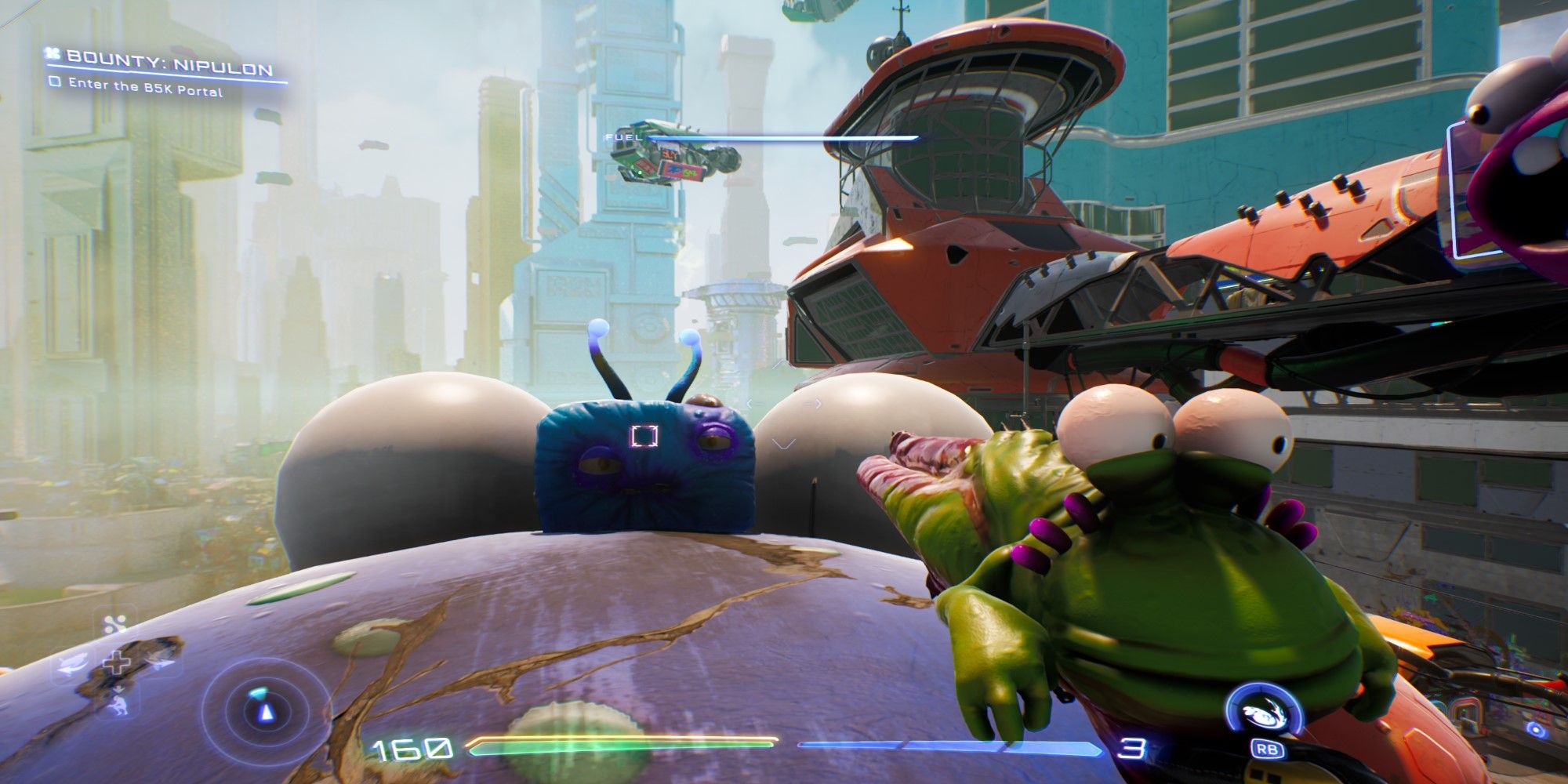Open the Bounty: Nipulon objective tracker
1568x784 pixels.
pyautogui.click(x=169, y=58)
